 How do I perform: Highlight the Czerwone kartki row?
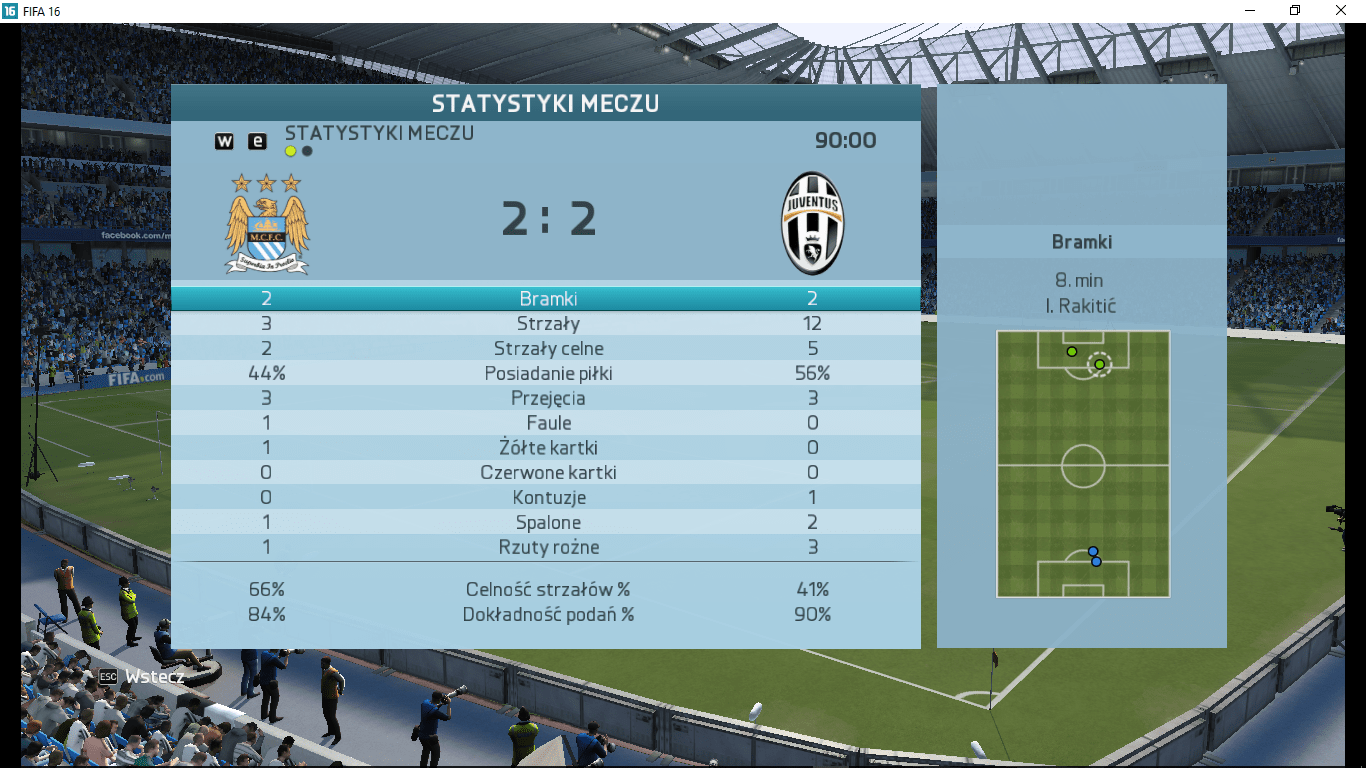pos(547,473)
